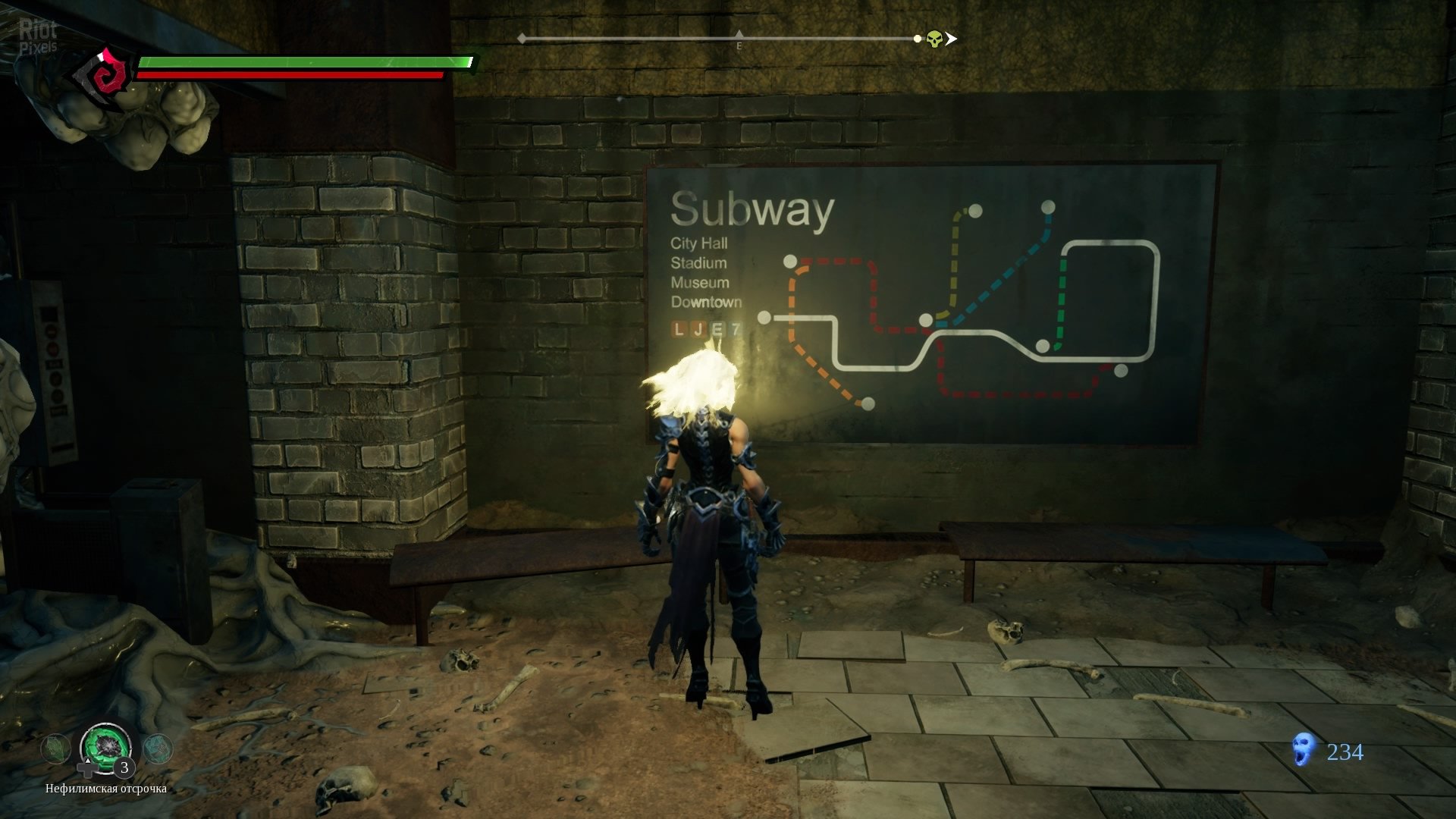The width and height of the screenshot is (1456, 819).
Task: Select the faded green leaf item slot
Action: pos(55,749)
